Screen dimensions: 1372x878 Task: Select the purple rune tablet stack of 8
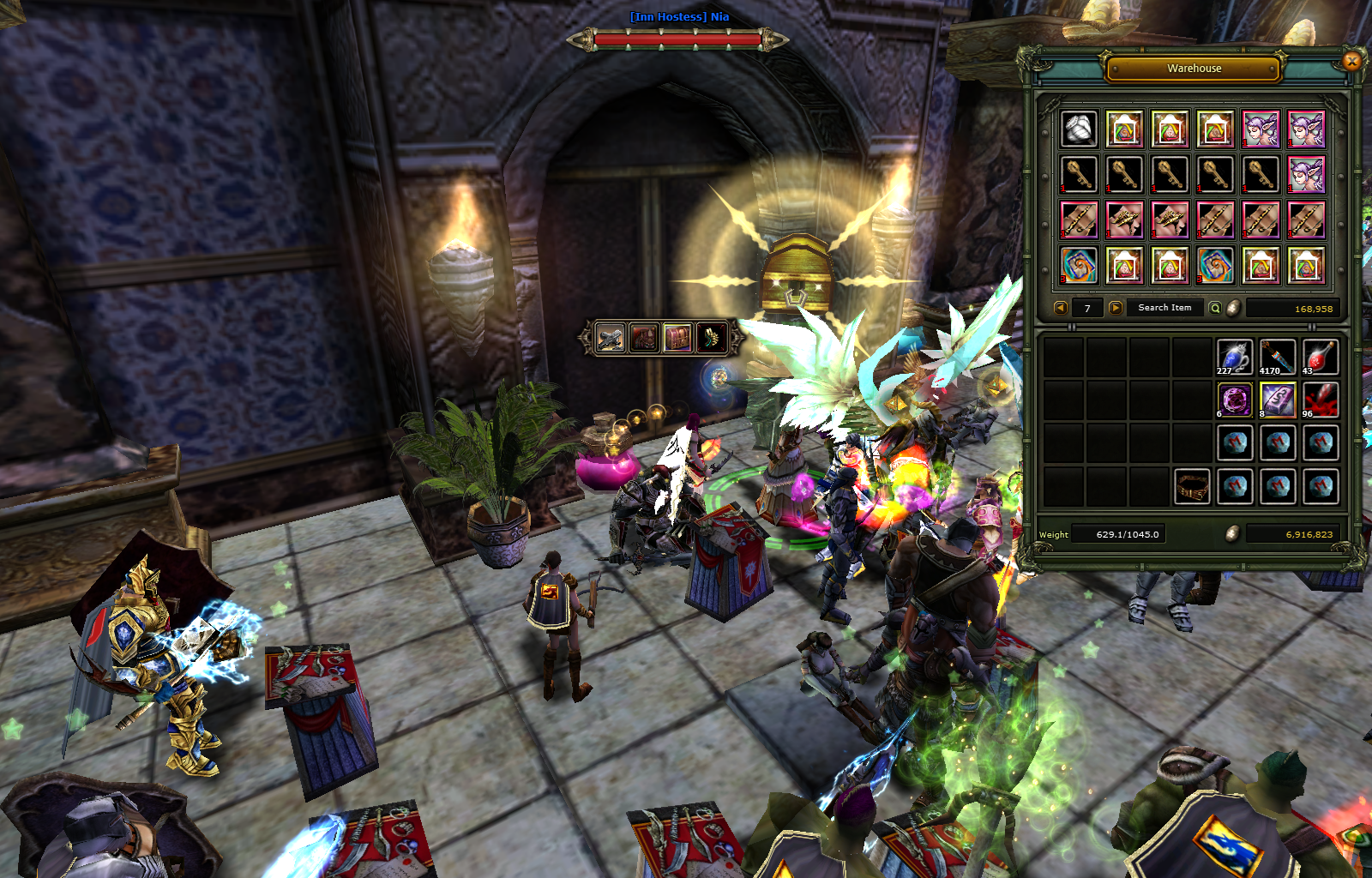1278,400
